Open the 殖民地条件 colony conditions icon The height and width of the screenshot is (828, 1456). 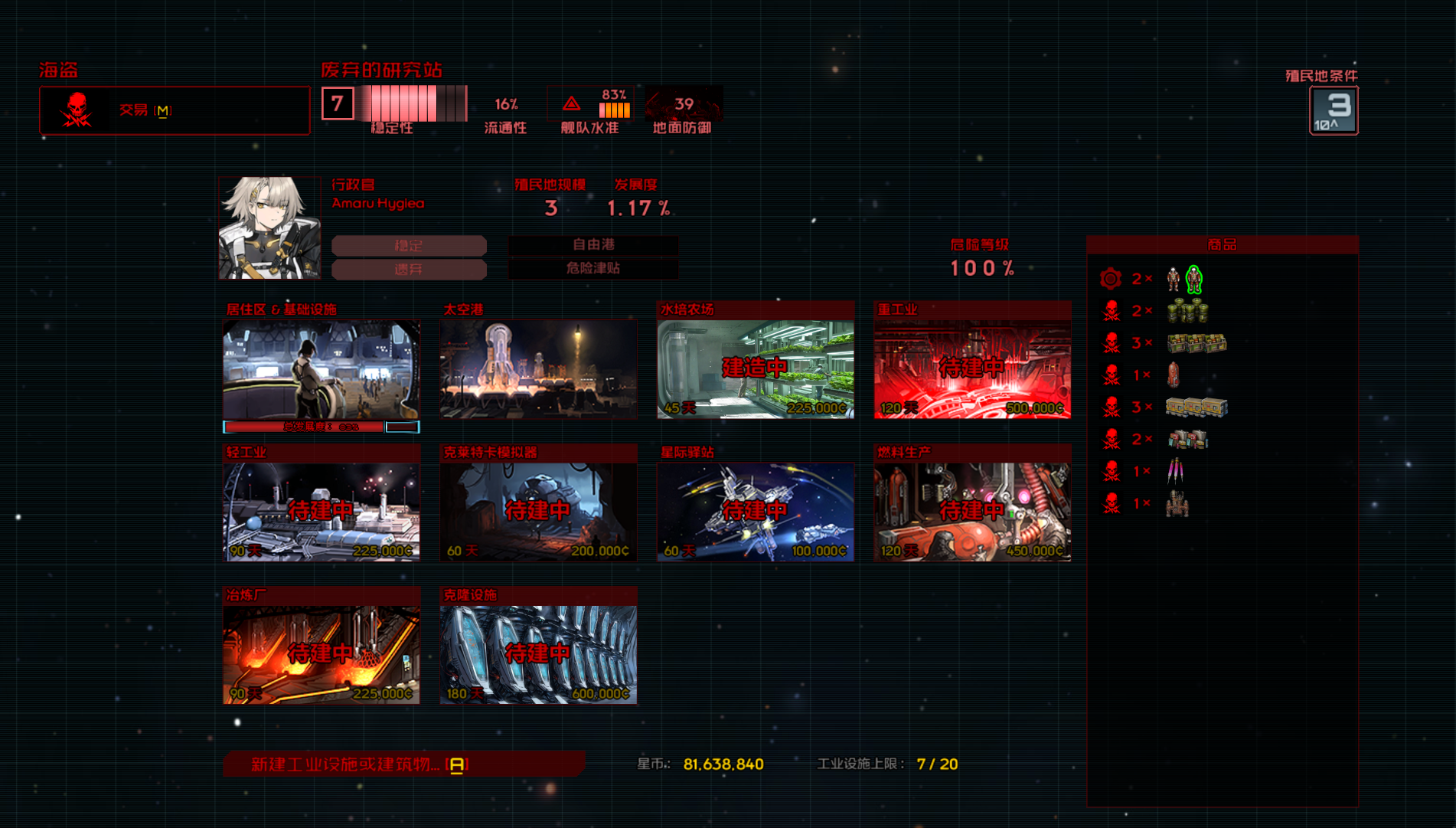pyautogui.click(x=1334, y=110)
